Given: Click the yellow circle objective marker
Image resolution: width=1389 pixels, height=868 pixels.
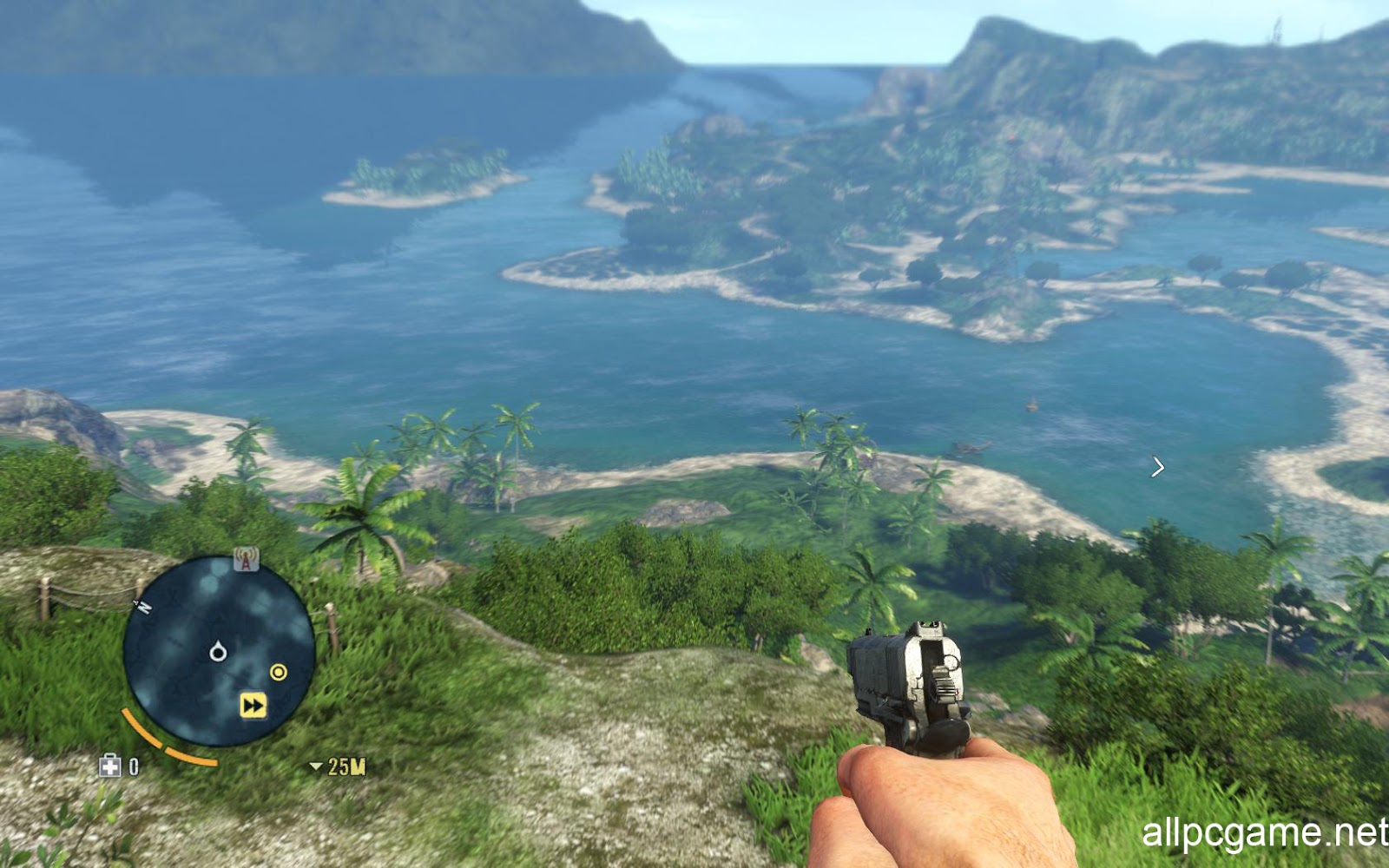Looking at the screenshot, I should (x=279, y=672).
